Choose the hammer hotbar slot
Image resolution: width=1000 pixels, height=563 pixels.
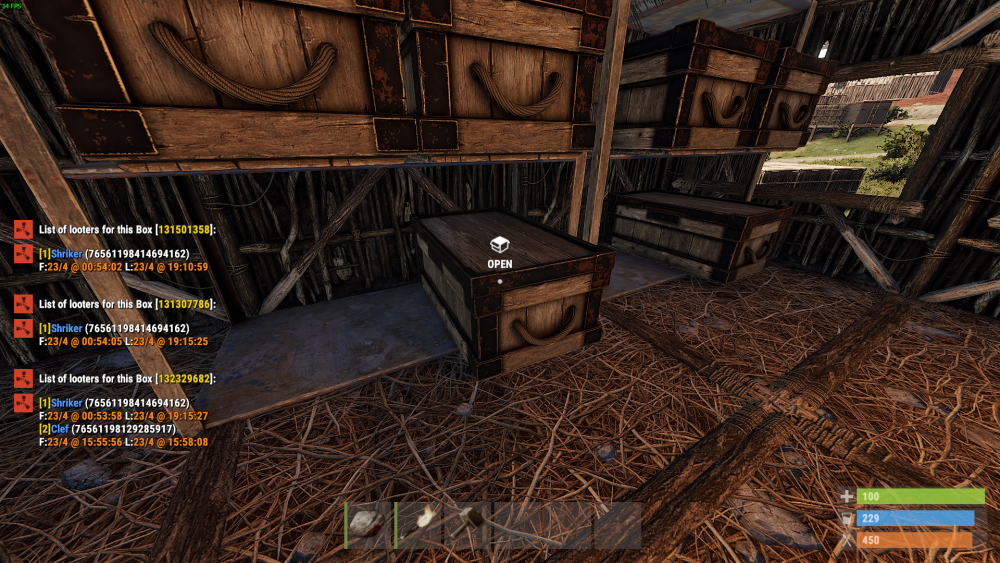tap(467, 525)
